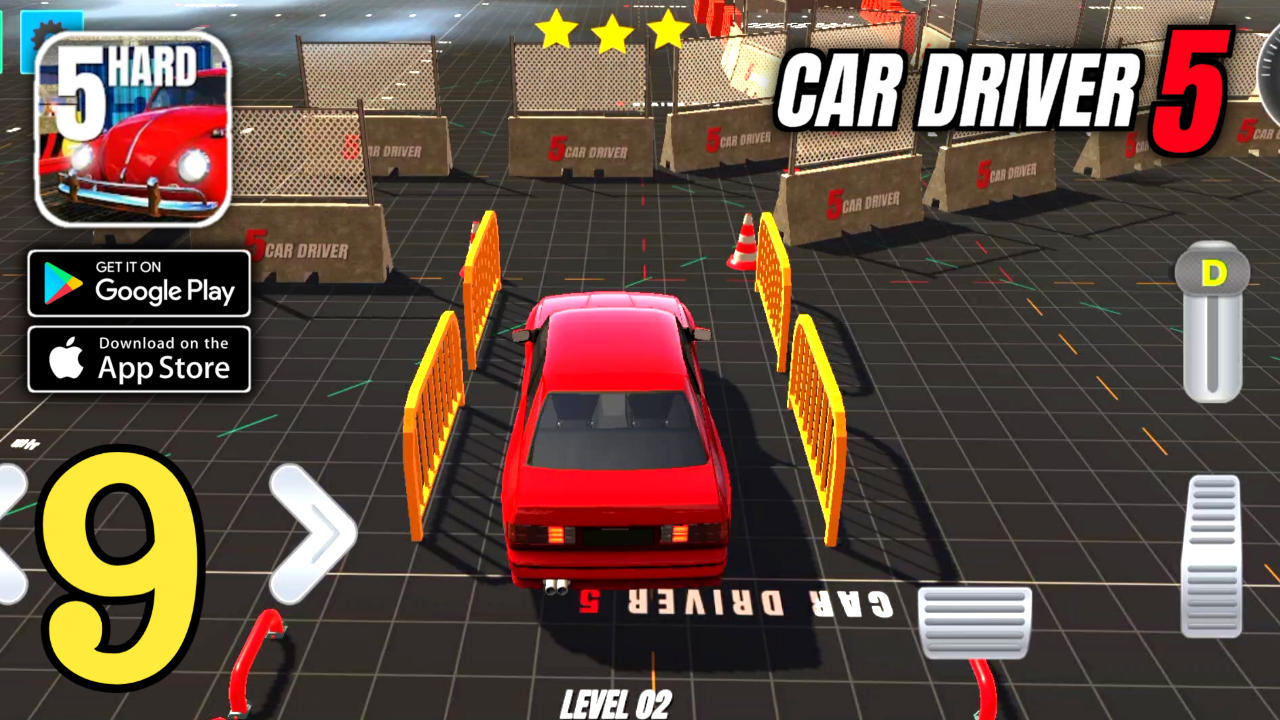This screenshot has height=720, width=1280.
Task: Tap the red car in the center
Action: coord(618,440)
